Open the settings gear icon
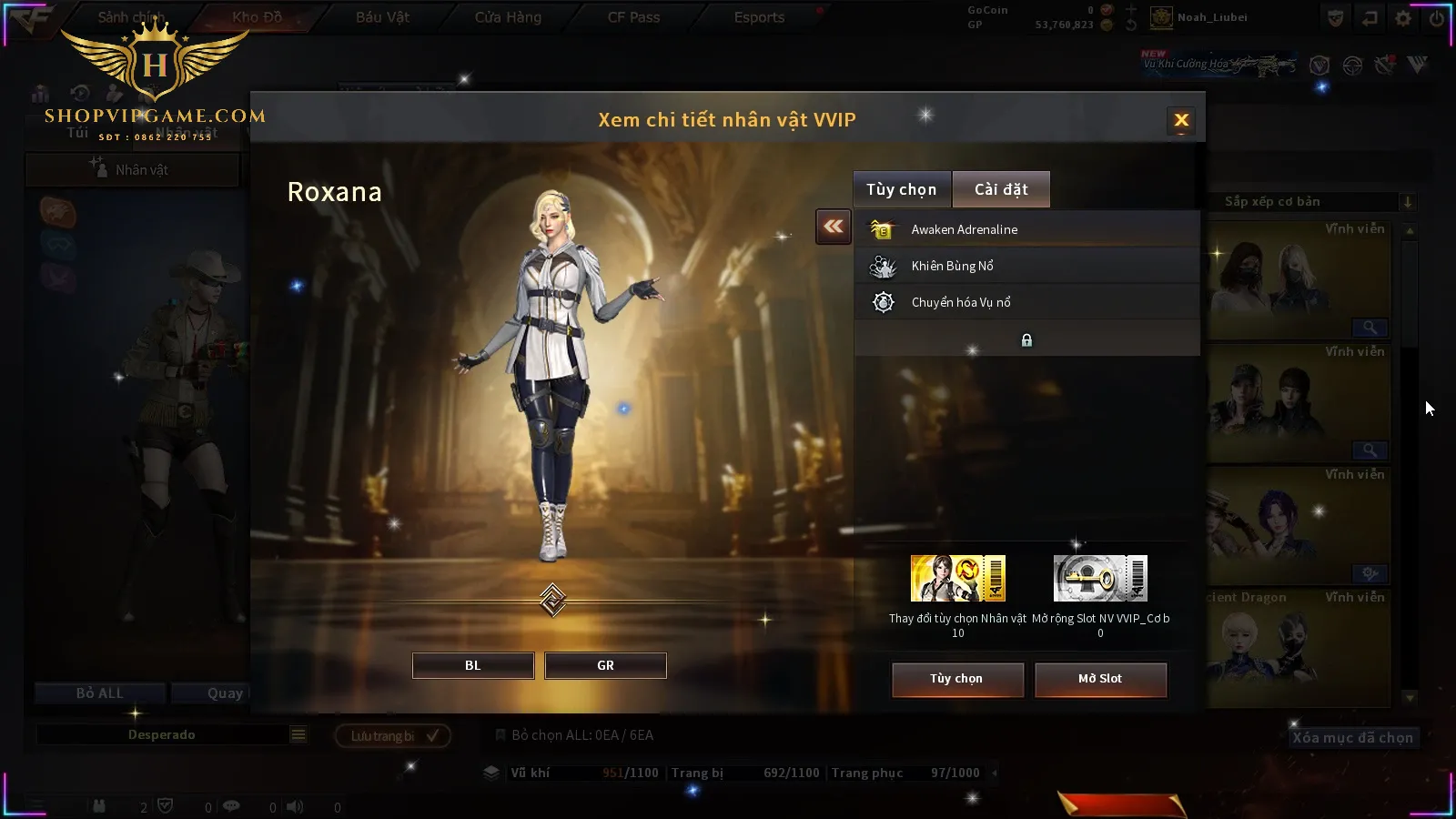 coord(1403,18)
